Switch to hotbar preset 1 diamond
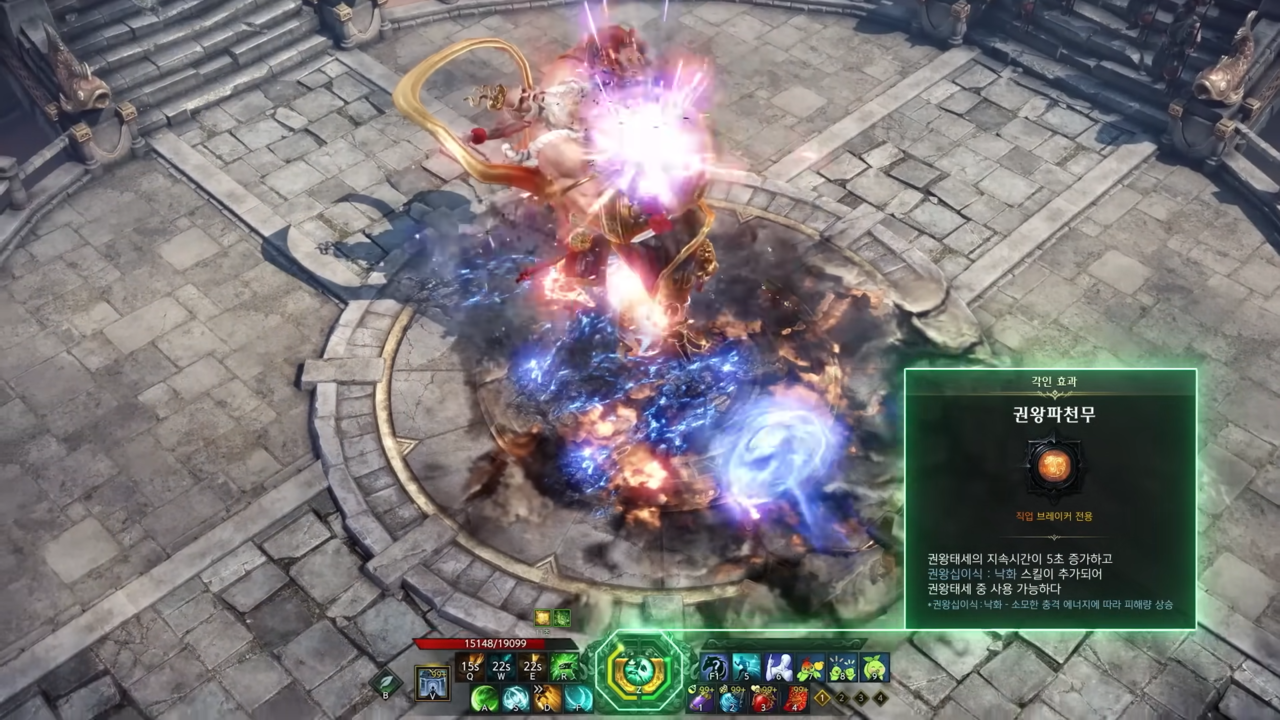Screen dimensions: 1280x720 pyautogui.click(x=823, y=698)
